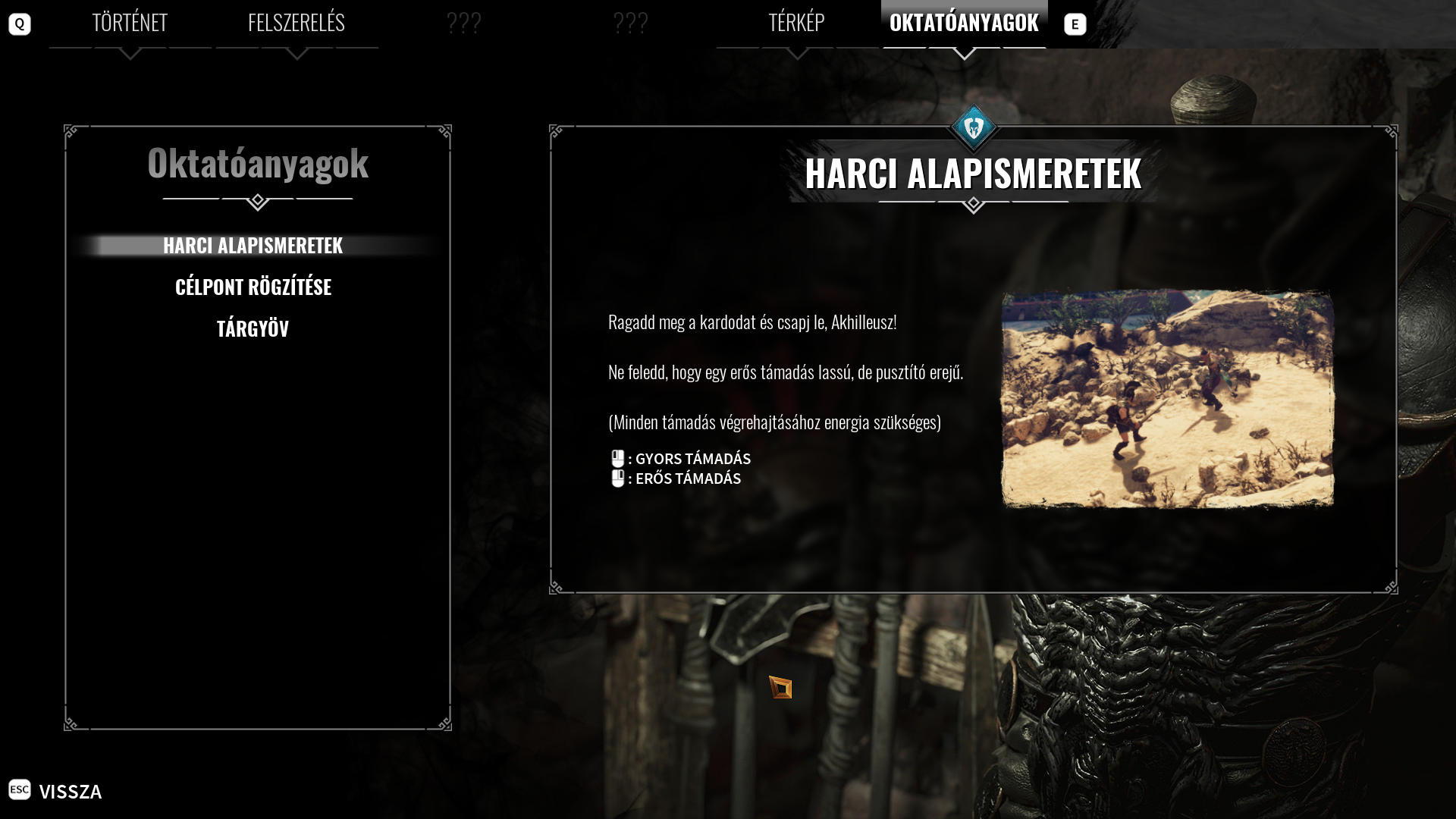Show the Térkép tab
The width and height of the screenshot is (1456, 819).
coord(796,23)
